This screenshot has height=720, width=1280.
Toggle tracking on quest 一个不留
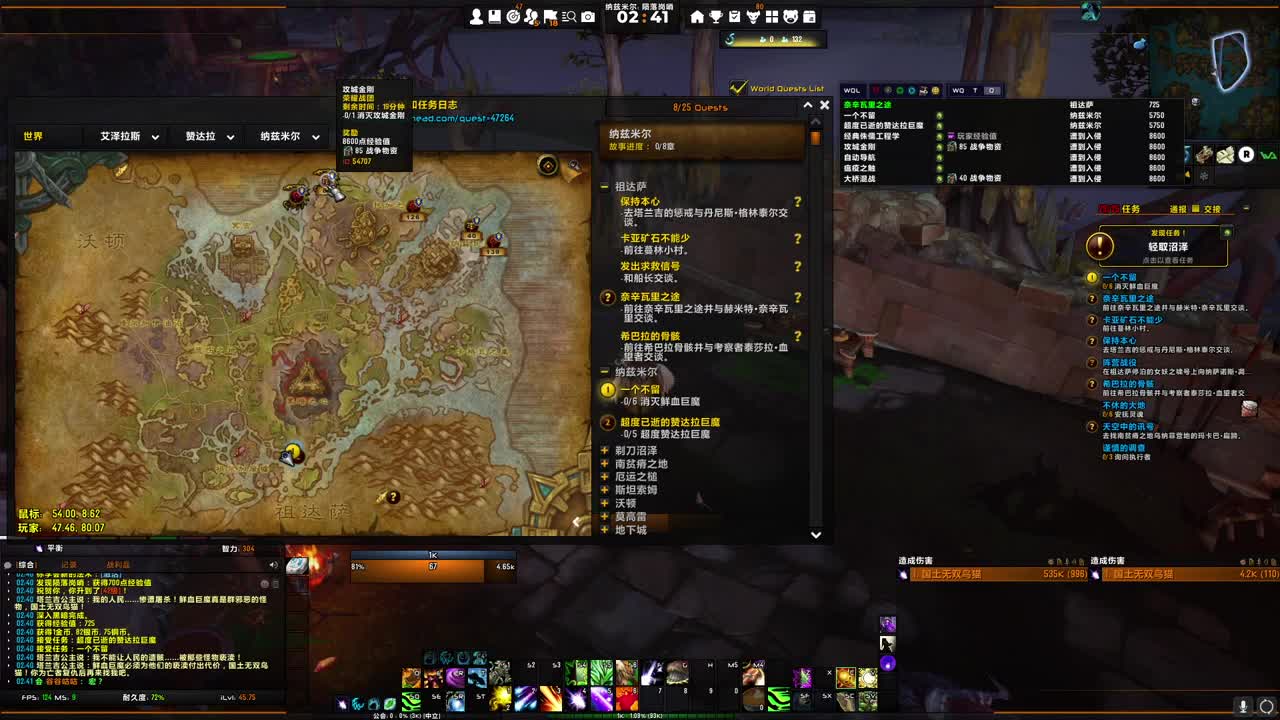(606, 391)
